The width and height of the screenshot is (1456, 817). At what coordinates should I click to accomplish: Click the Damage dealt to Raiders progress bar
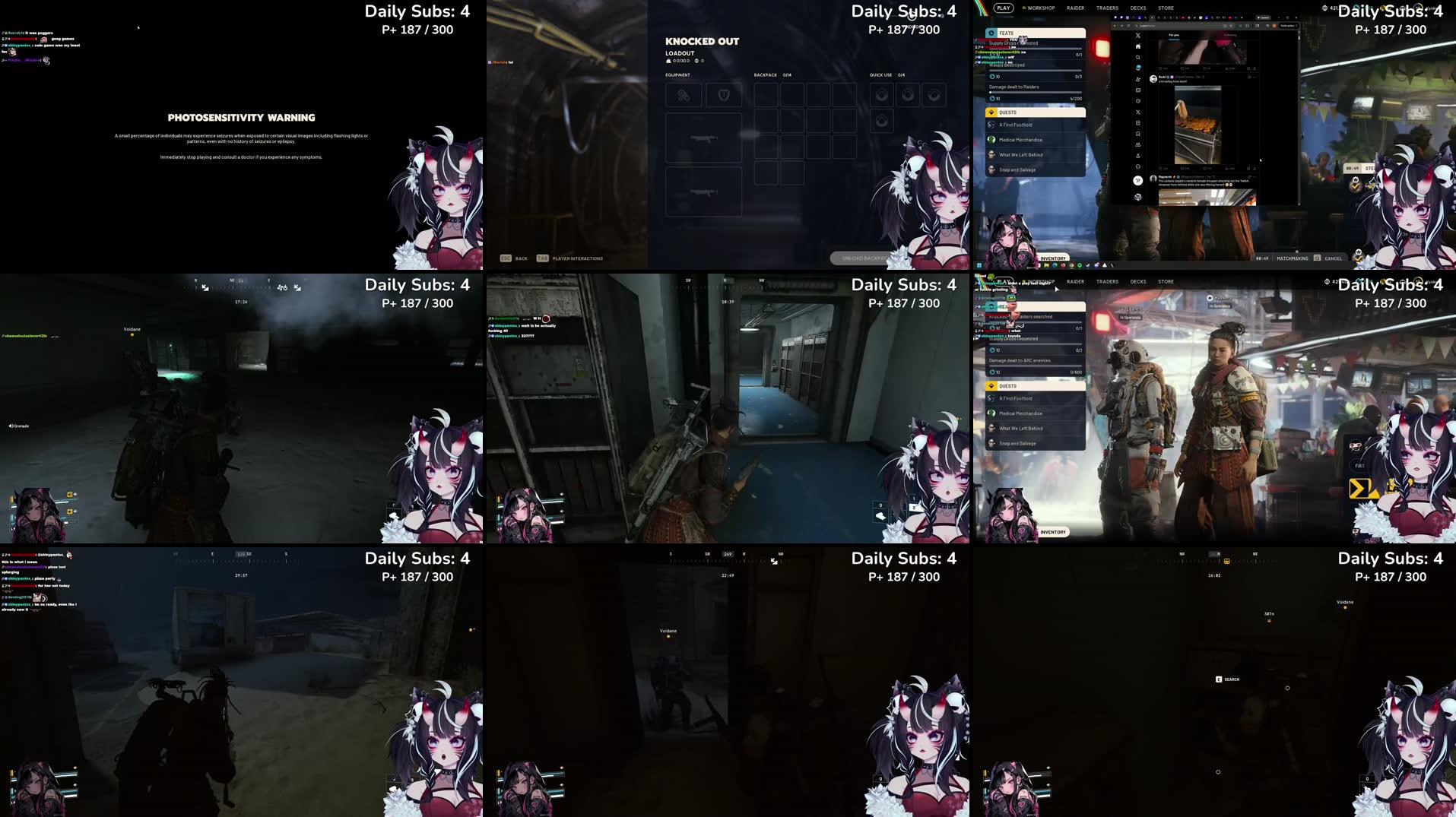1034,91
